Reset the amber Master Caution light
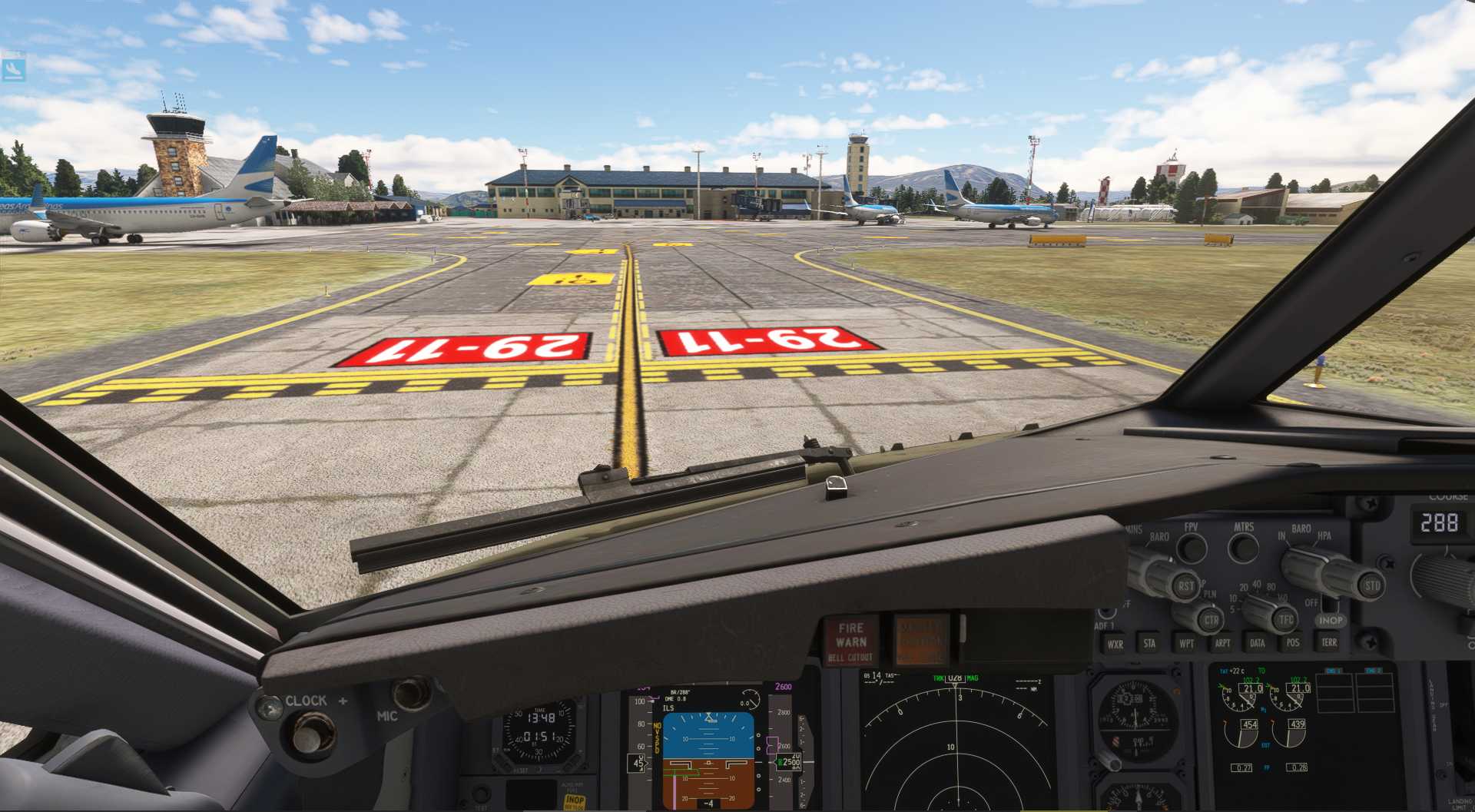The height and width of the screenshot is (812, 1475). (921, 639)
